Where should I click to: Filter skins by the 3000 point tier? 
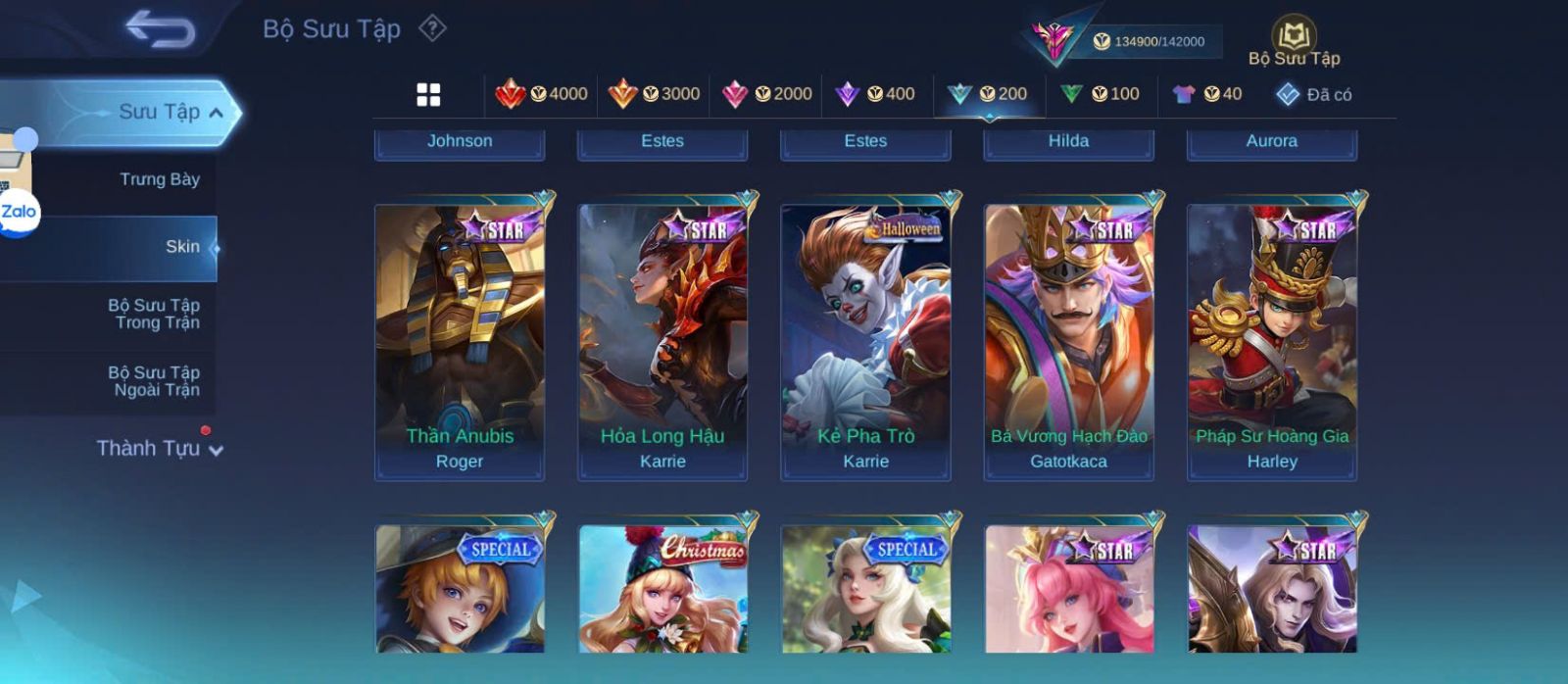coord(654,94)
